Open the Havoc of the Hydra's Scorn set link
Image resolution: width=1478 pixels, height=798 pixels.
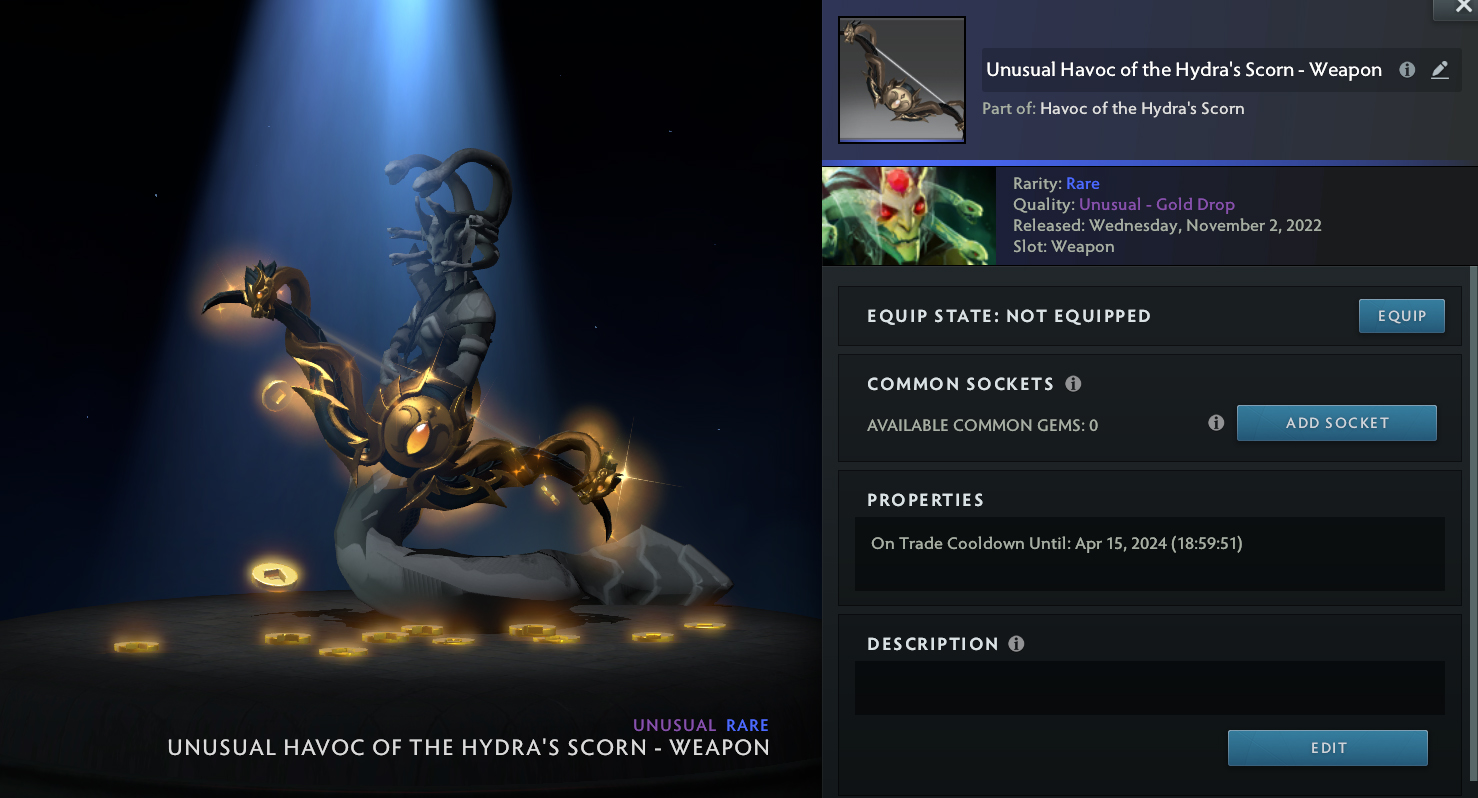click(1142, 108)
